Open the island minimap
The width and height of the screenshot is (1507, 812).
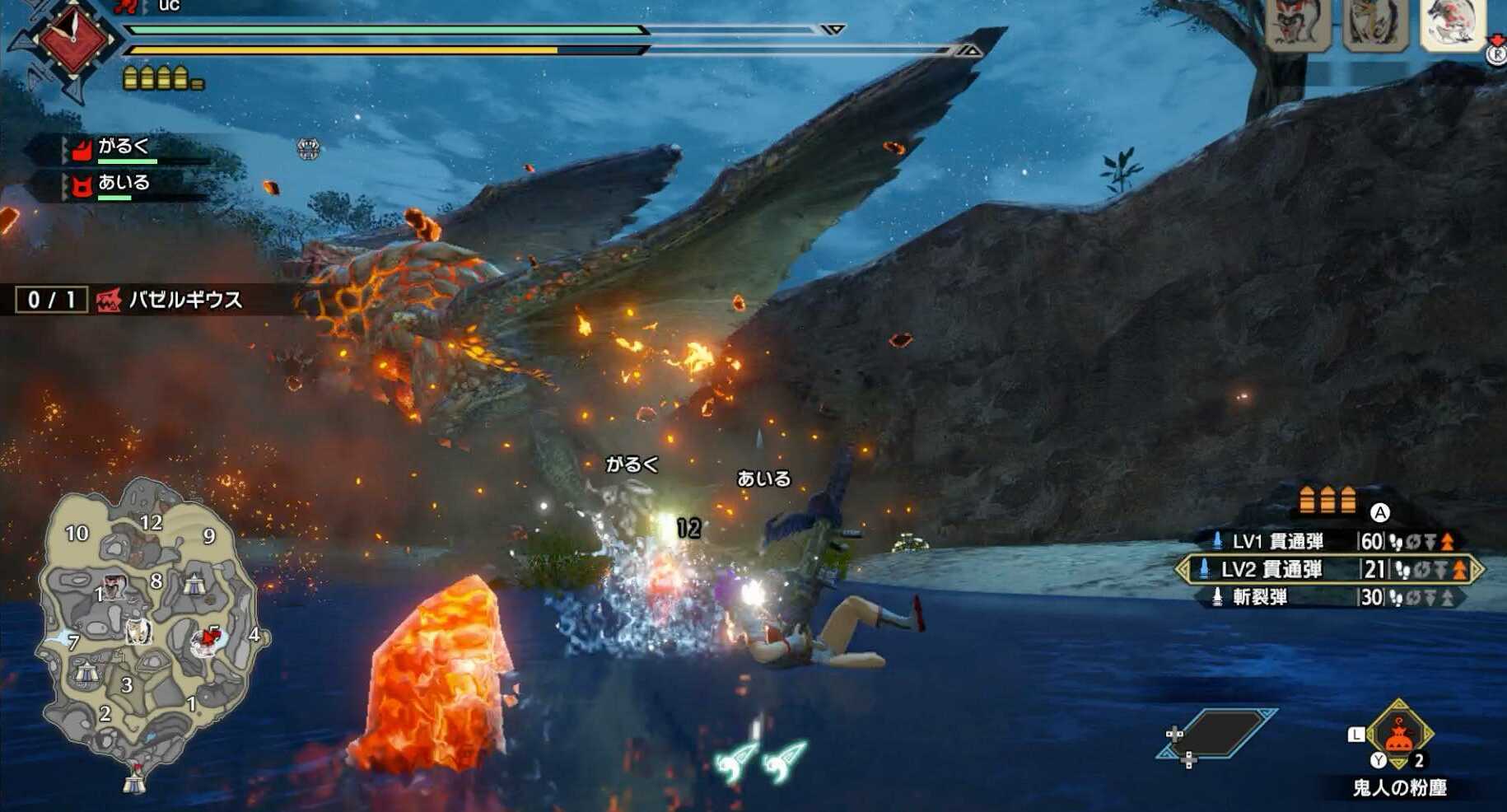[148, 630]
